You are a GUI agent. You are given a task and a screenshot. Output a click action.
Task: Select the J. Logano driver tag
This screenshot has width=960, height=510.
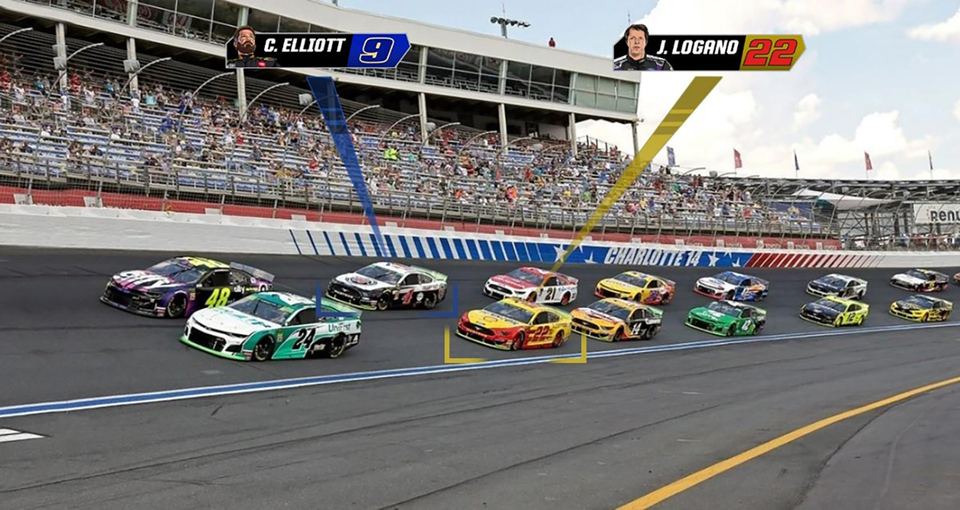[708, 53]
